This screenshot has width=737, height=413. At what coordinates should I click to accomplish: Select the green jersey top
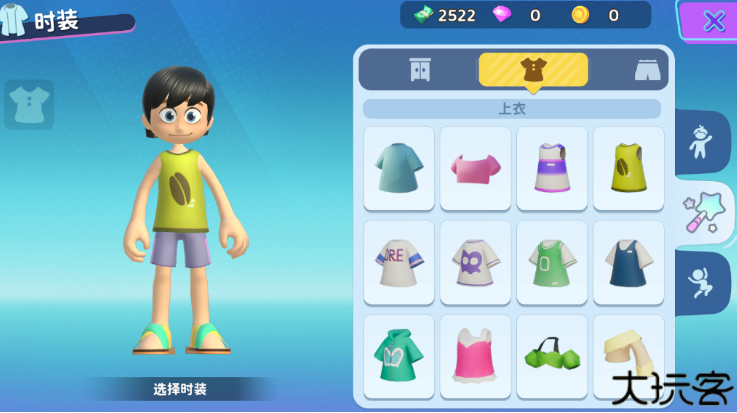click(x=551, y=262)
